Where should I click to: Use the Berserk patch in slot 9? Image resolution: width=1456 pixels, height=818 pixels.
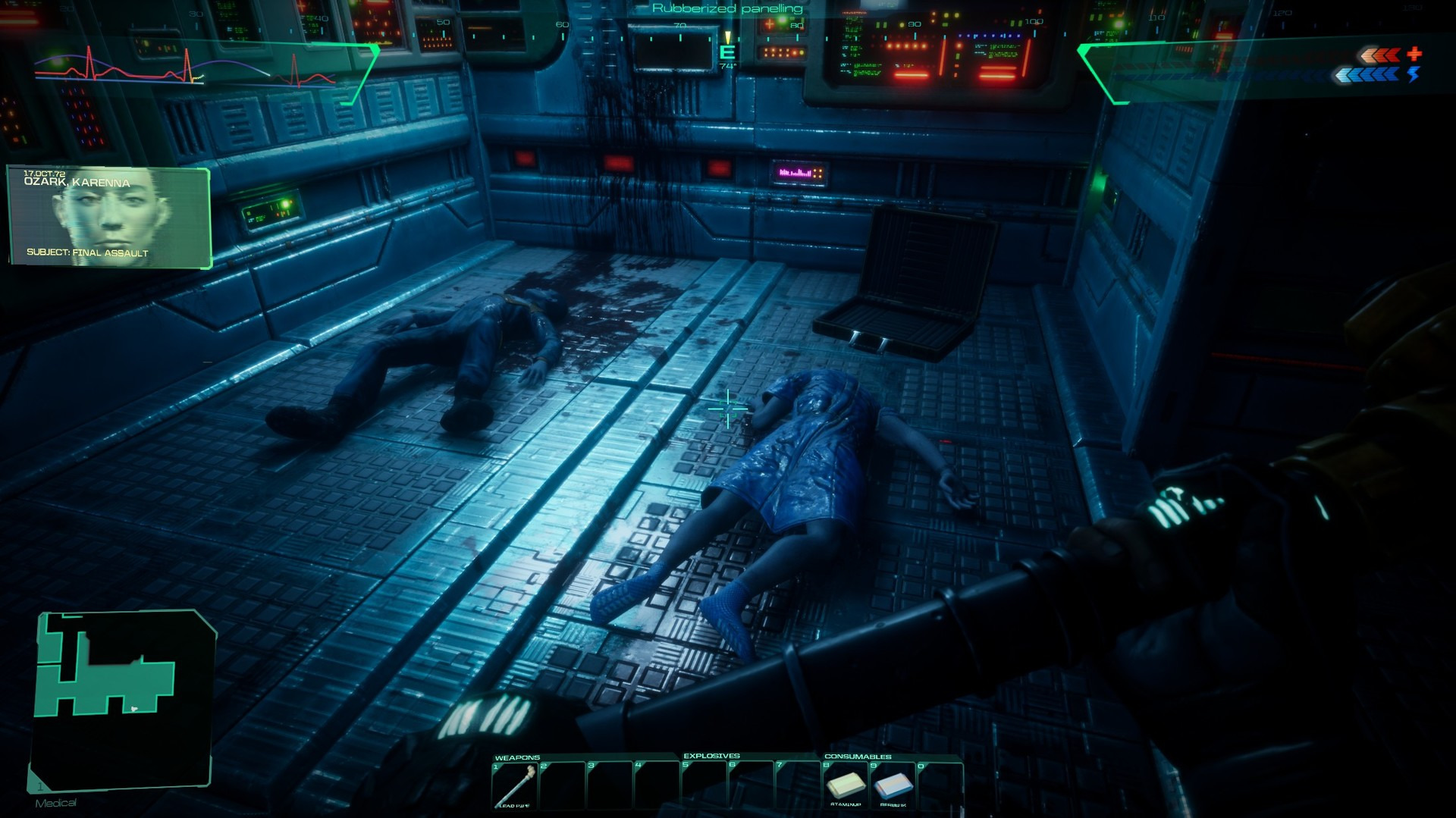tap(893, 785)
